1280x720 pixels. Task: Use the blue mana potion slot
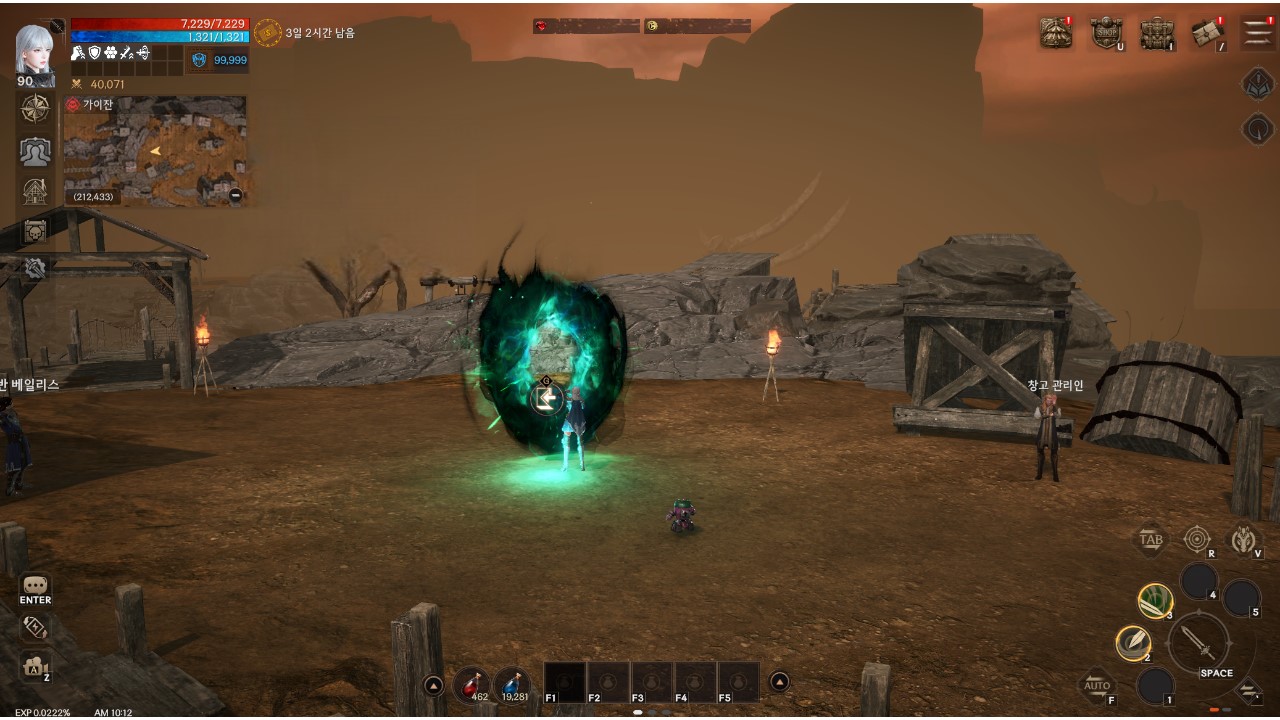pos(513,684)
